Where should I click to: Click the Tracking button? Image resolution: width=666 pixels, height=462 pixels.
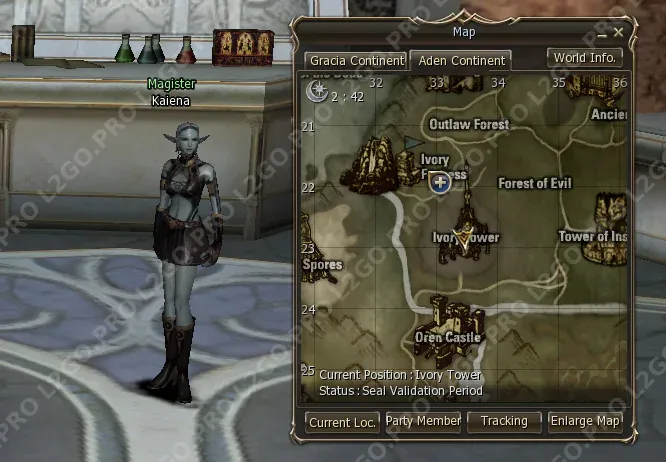(504, 422)
